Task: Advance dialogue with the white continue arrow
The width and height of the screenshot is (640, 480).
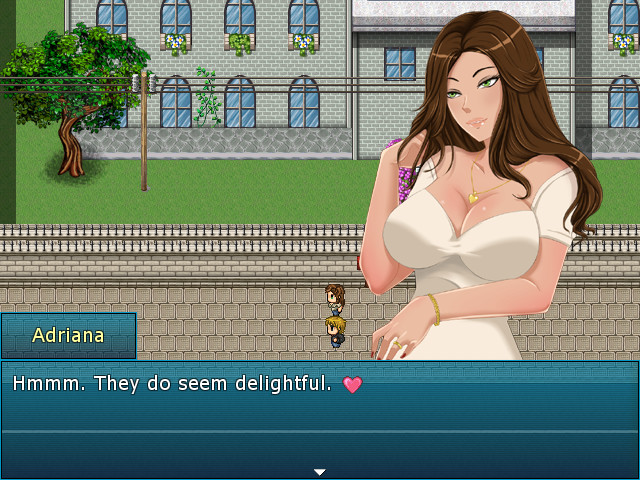Action: (319, 471)
